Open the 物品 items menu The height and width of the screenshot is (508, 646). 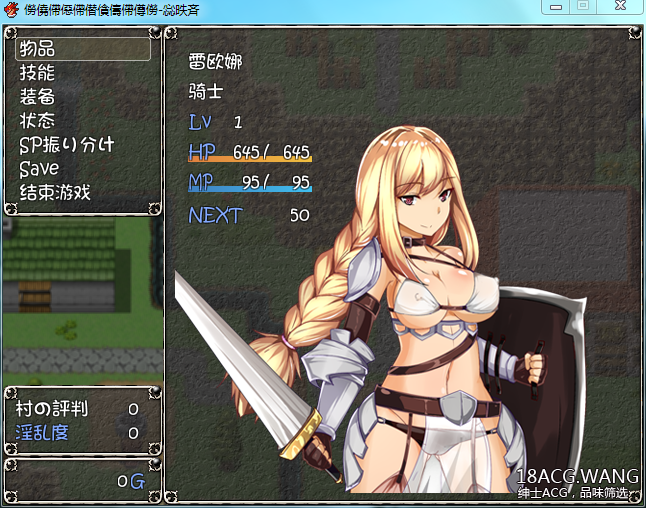click(82, 48)
